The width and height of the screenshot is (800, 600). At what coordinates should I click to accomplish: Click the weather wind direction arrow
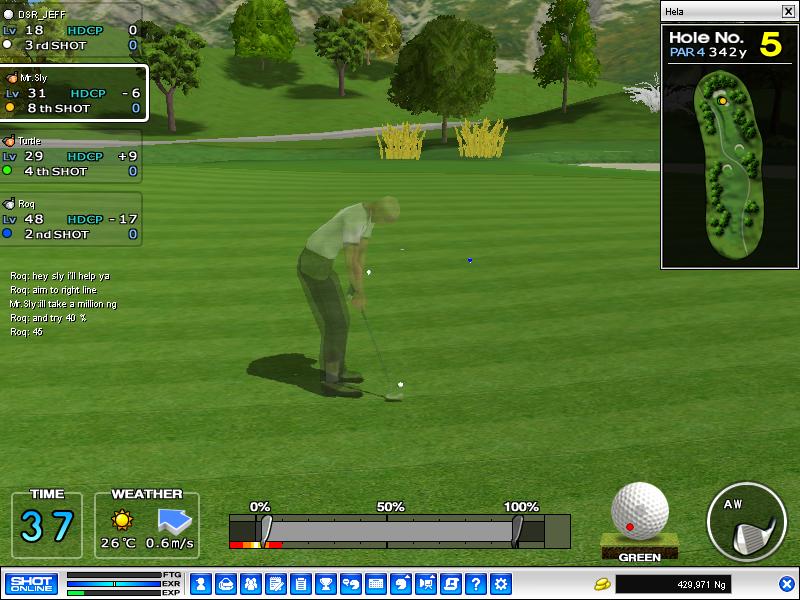(x=173, y=520)
